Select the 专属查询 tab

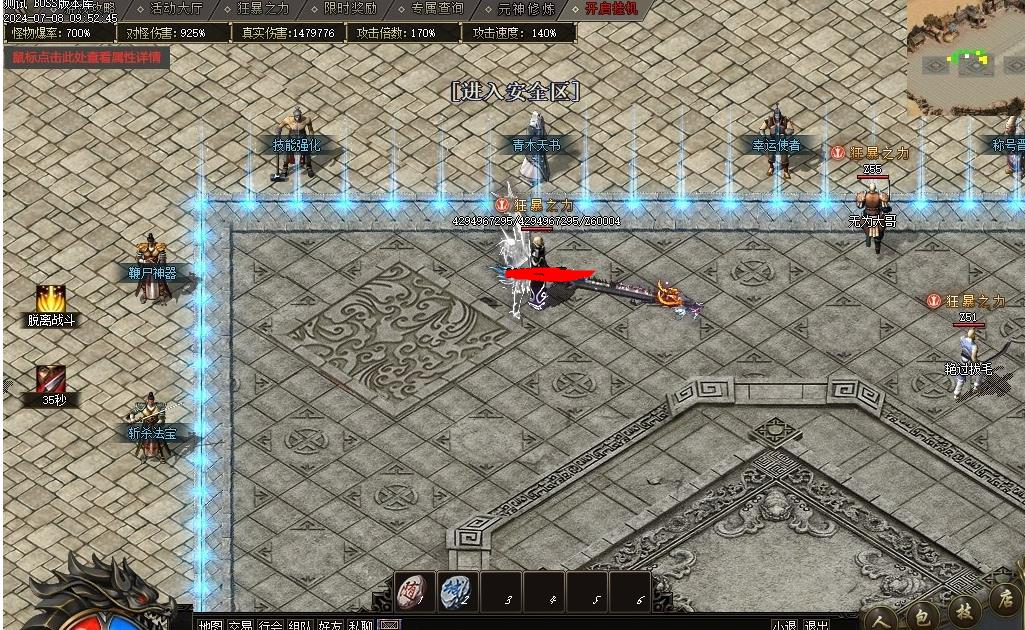pyautogui.click(x=437, y=9)
